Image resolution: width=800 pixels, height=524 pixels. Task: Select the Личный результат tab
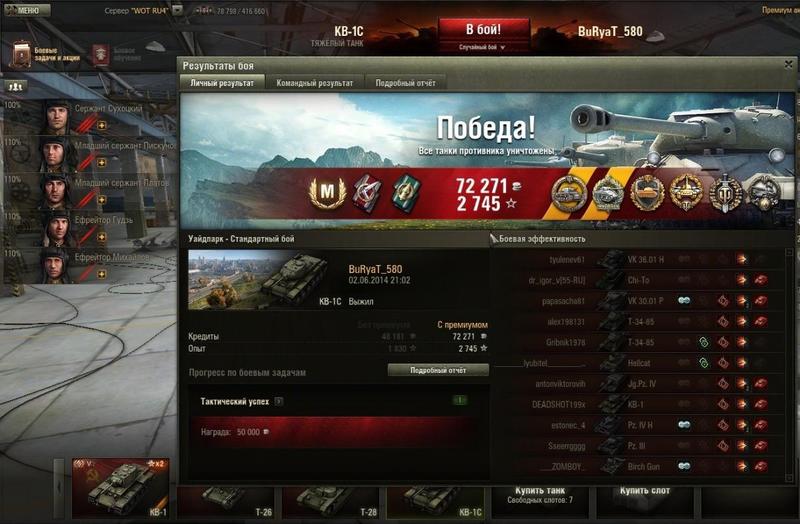pos(222,83)
